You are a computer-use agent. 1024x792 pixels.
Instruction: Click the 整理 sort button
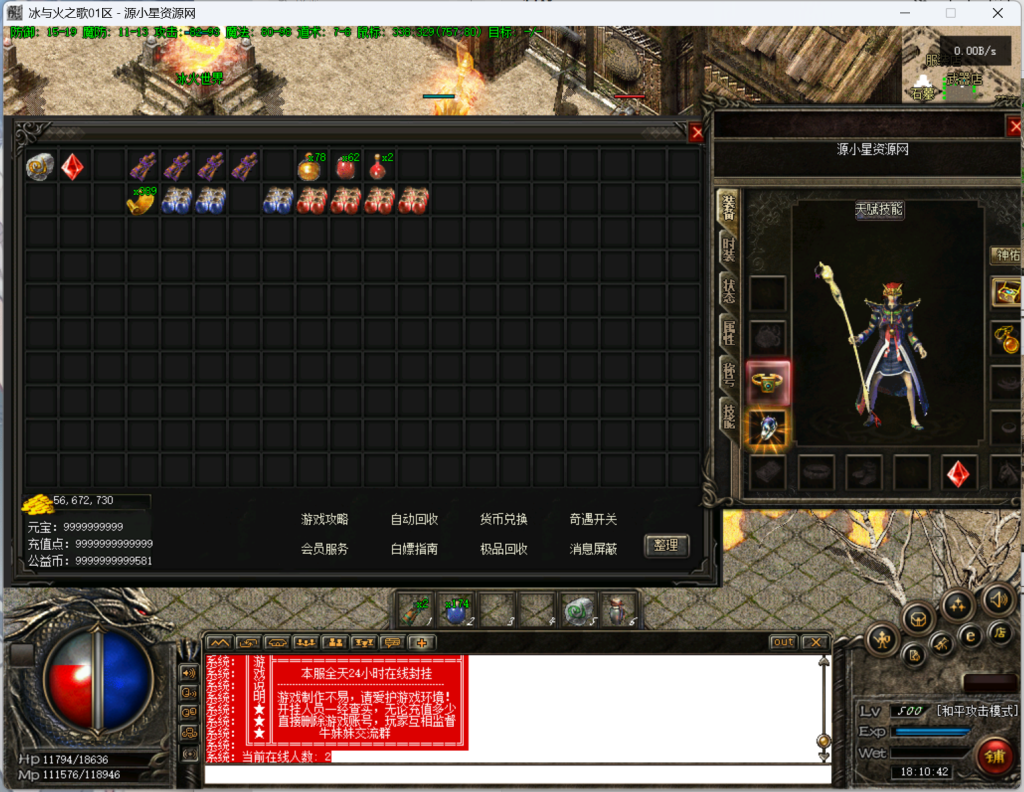click(x=666, y=545)
